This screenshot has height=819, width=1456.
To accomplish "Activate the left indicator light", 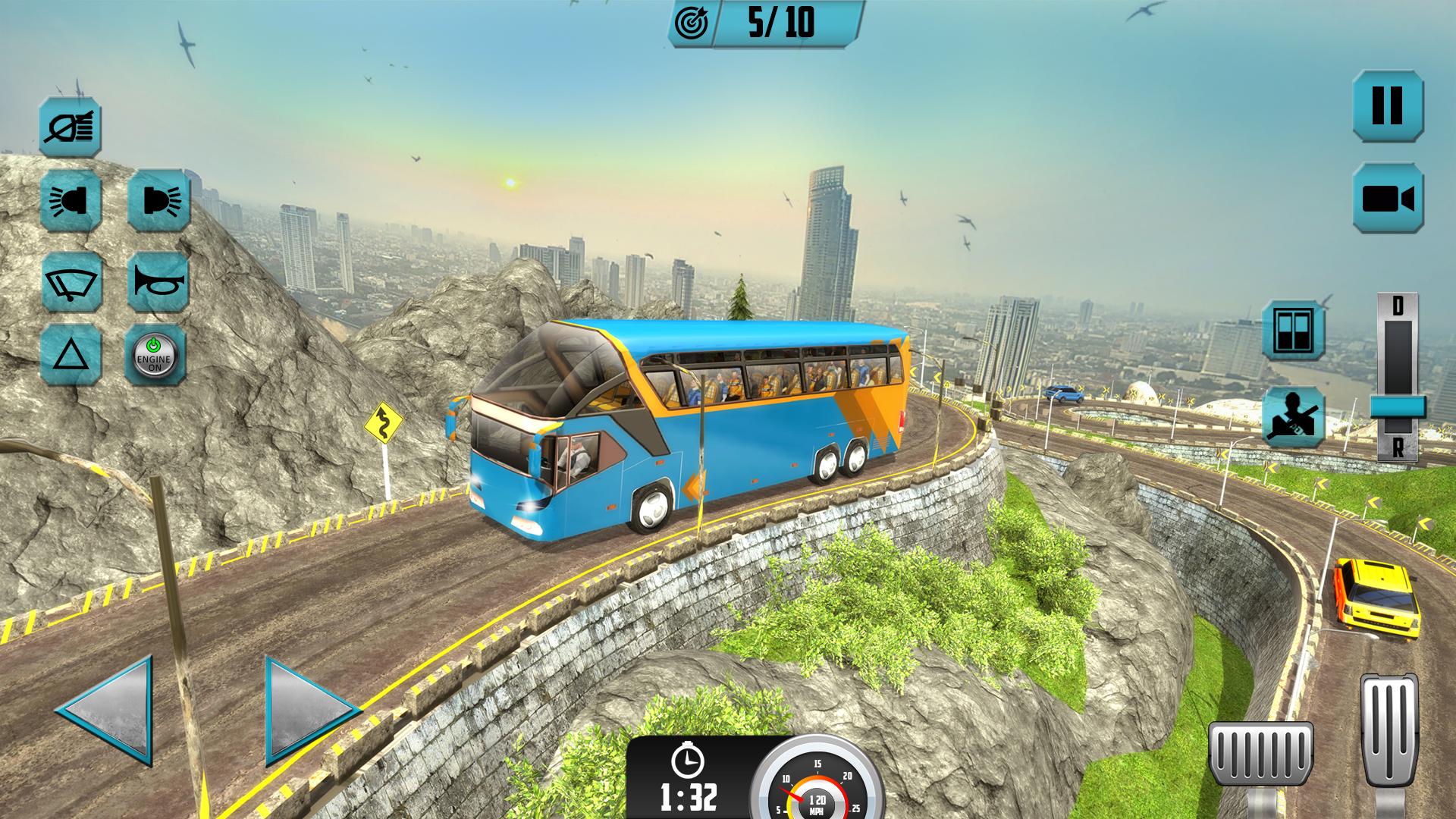I will tap(71, 201).
